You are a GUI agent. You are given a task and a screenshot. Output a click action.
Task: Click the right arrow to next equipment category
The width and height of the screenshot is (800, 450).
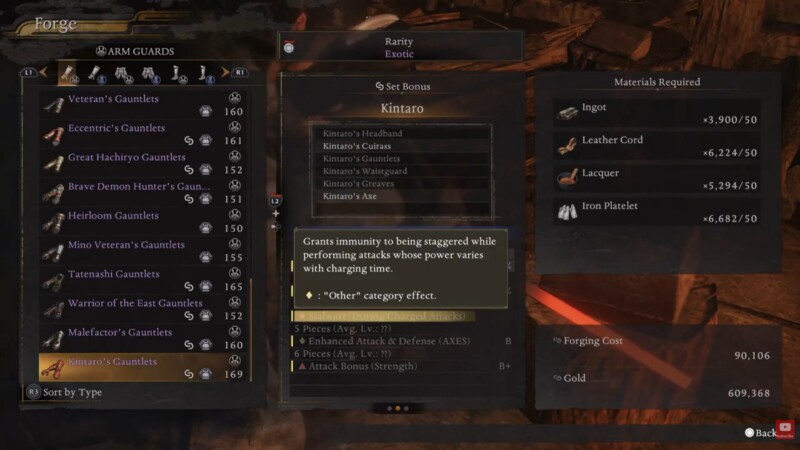240,72
